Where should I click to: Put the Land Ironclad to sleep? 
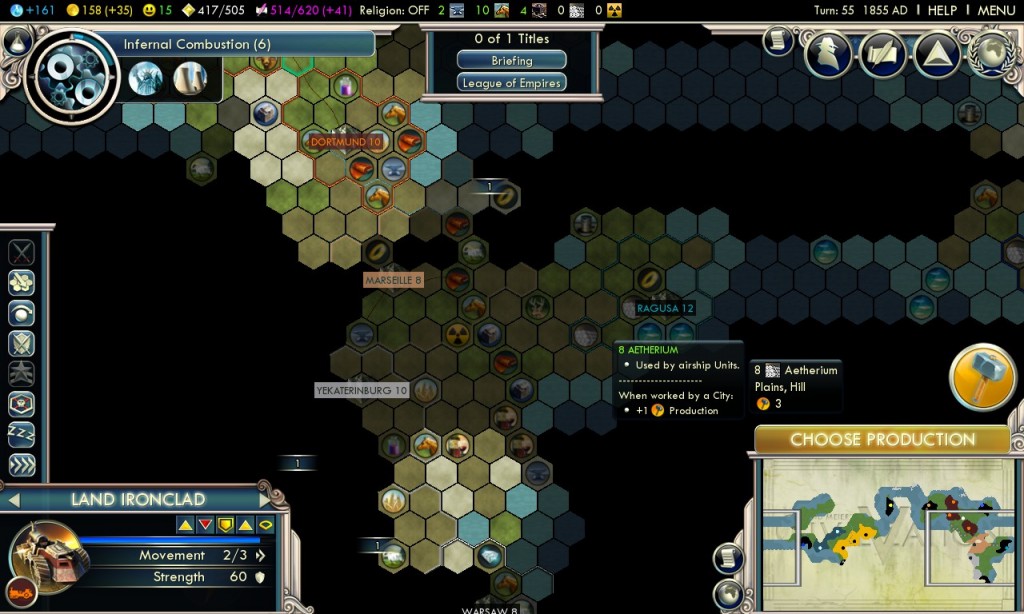pyautogui.click(x=22, y=434)
